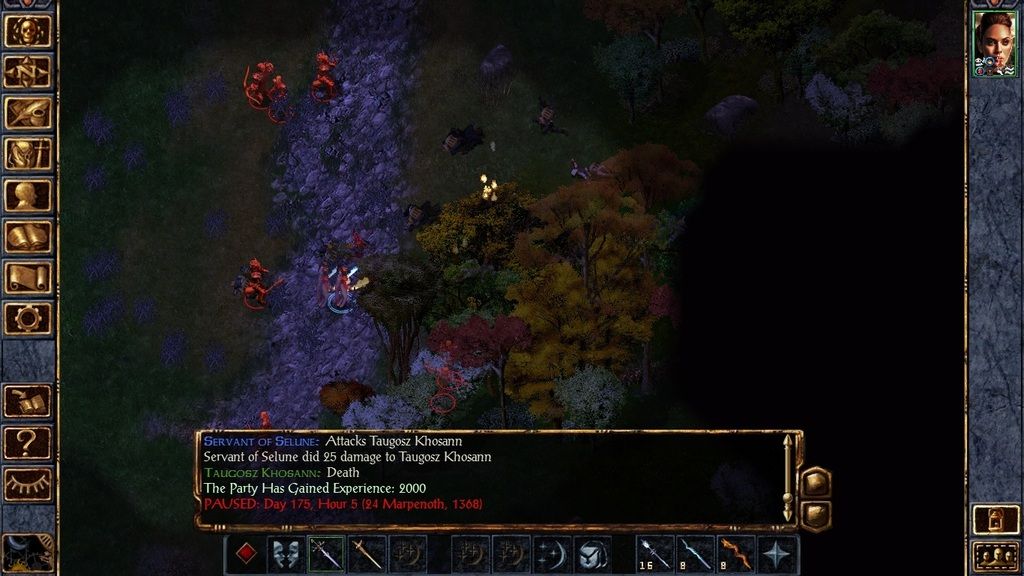Use the orange flame quick item
The width and height of the screenshot is (1024, 576).
737,554
